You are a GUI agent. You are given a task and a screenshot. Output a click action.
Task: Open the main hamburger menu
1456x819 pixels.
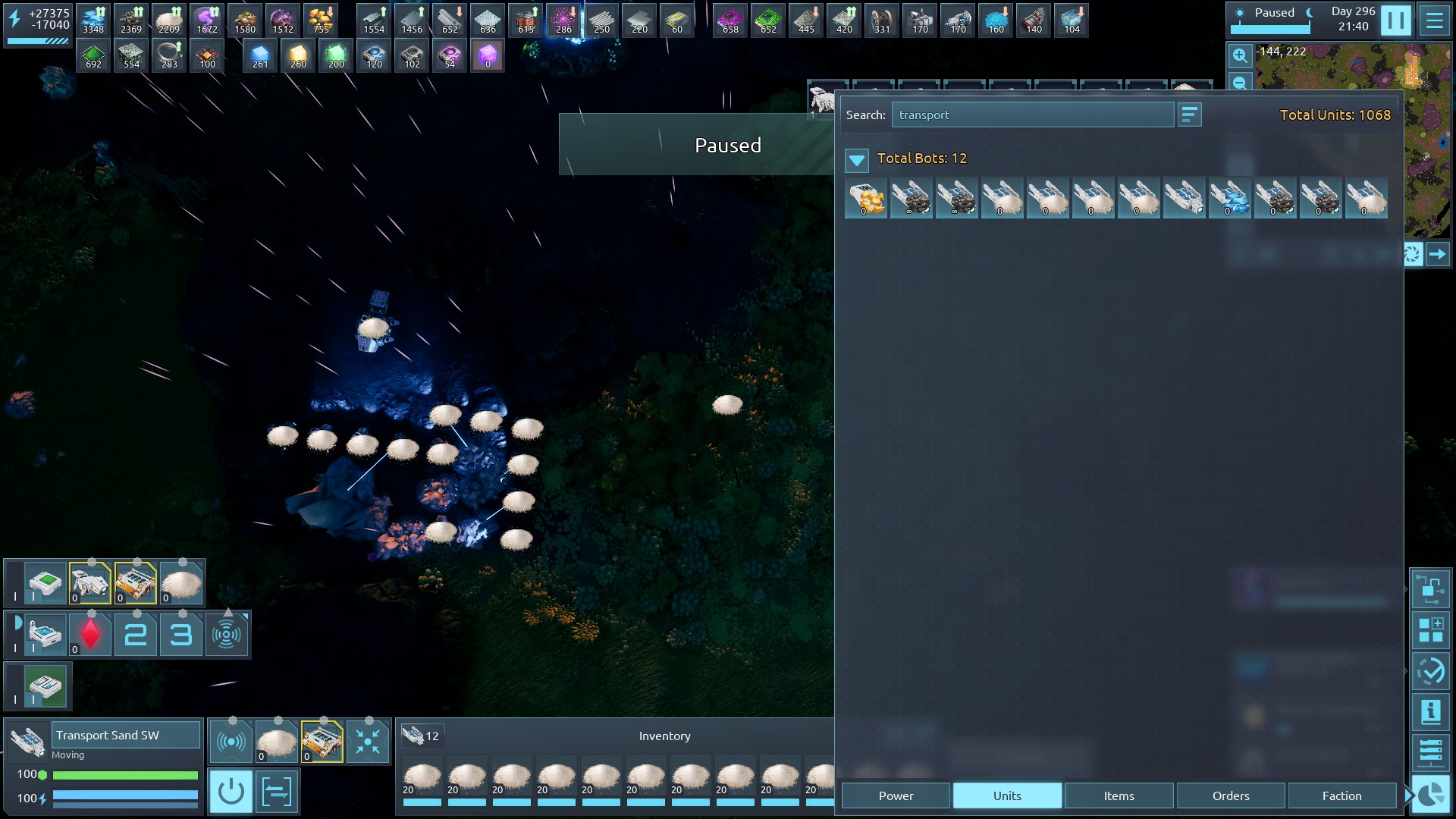(x=1434, y=20)
